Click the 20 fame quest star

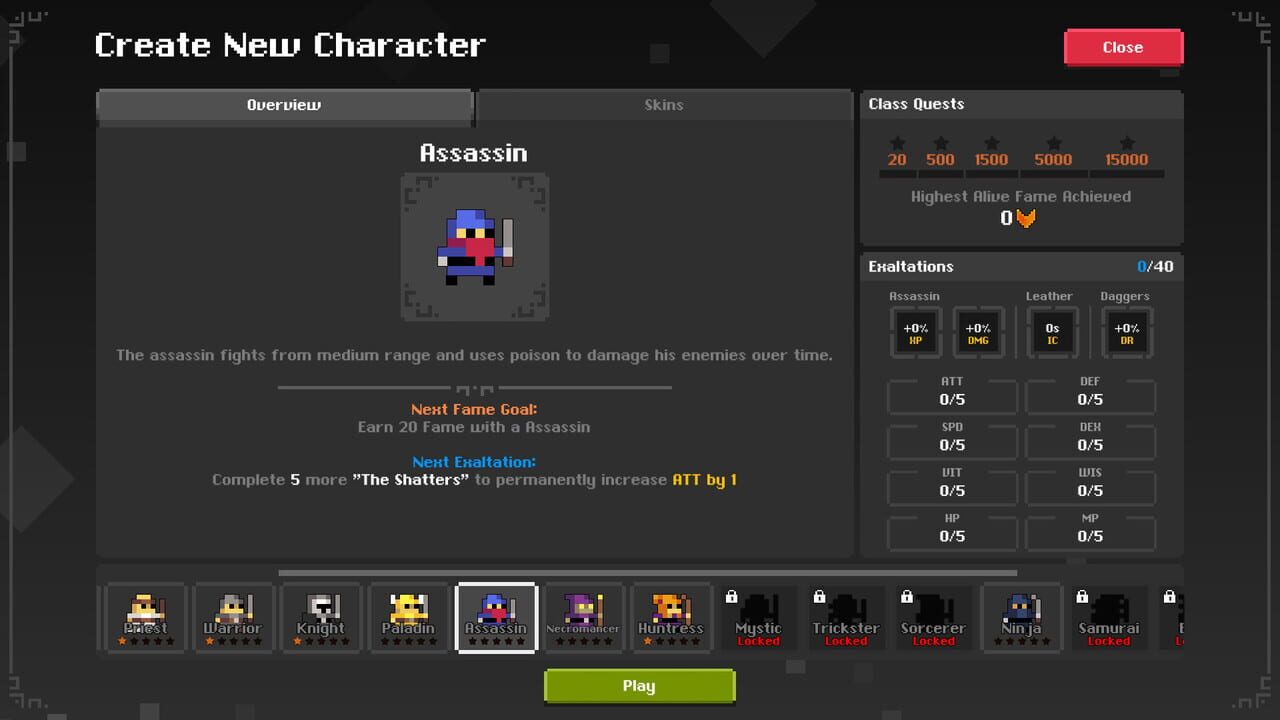[x=897, y=143]
